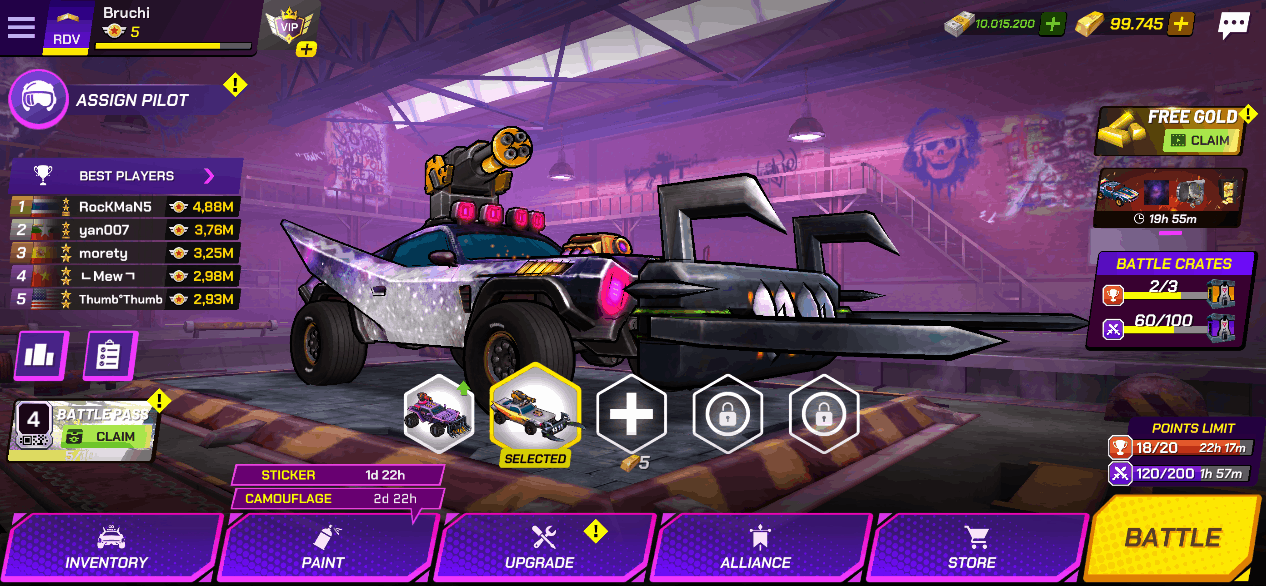
Task: Buy more gold with orange plus
Action: click(x=1180, y=24)
